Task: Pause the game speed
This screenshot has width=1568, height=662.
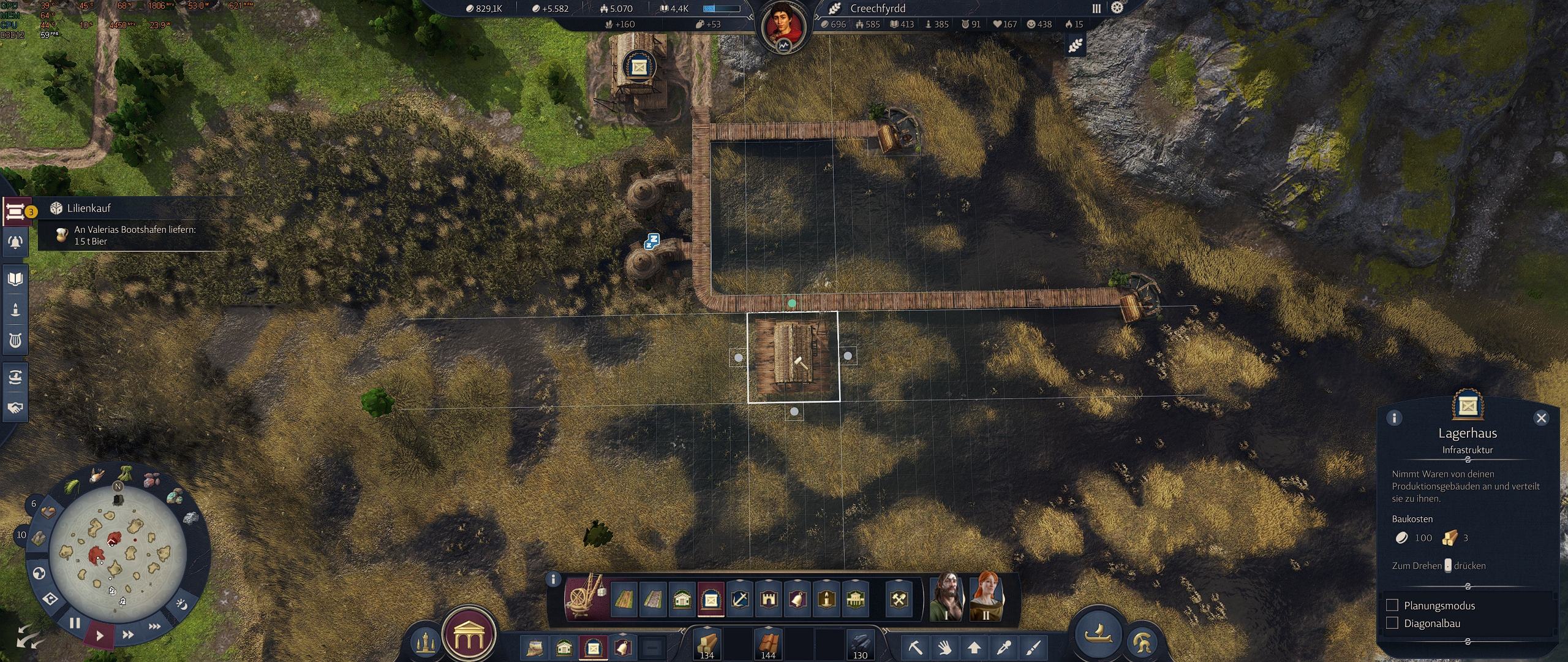Action: (x=75, y=624)
